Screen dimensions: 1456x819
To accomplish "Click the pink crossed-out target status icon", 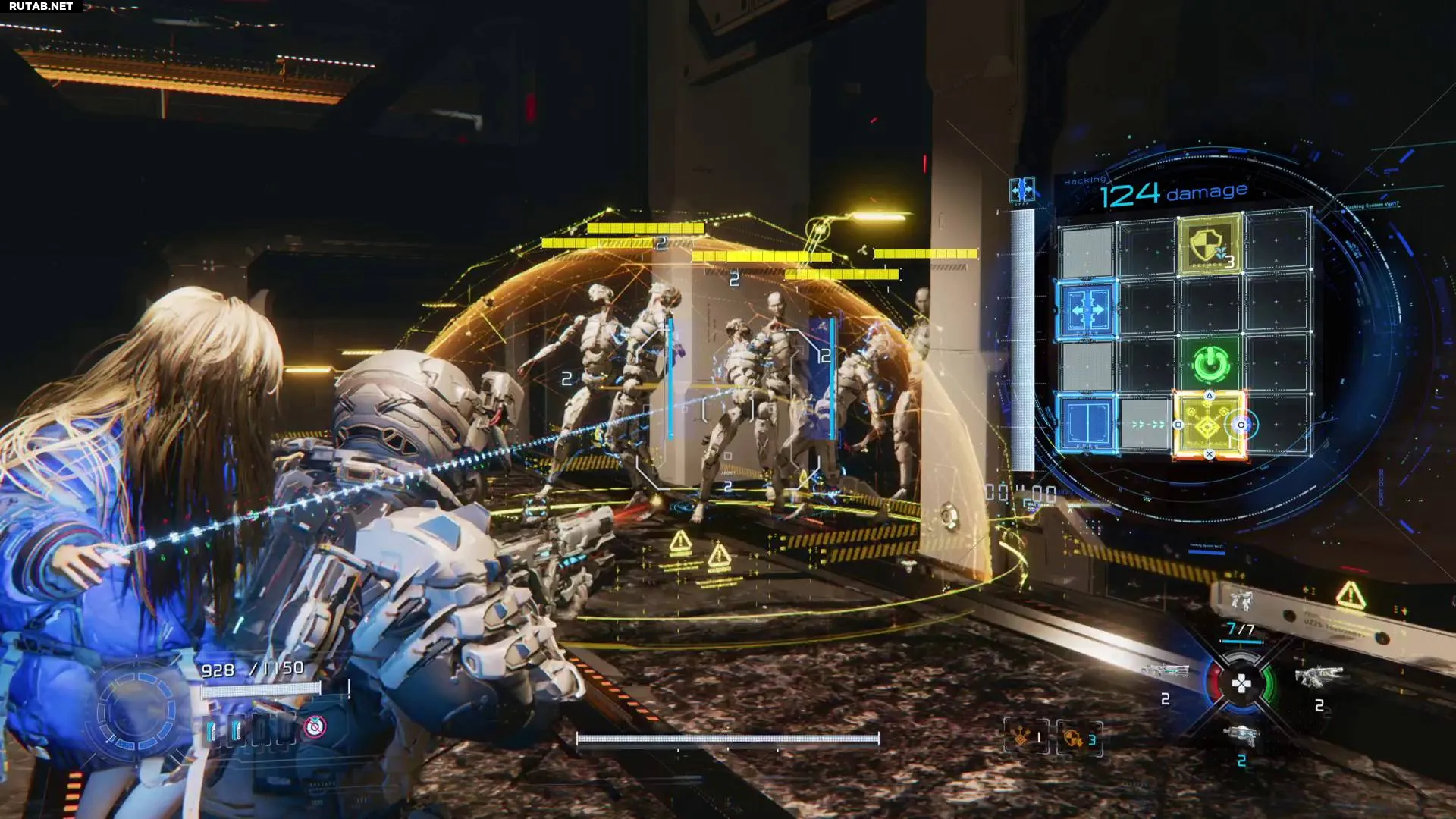I will (314, 727).
